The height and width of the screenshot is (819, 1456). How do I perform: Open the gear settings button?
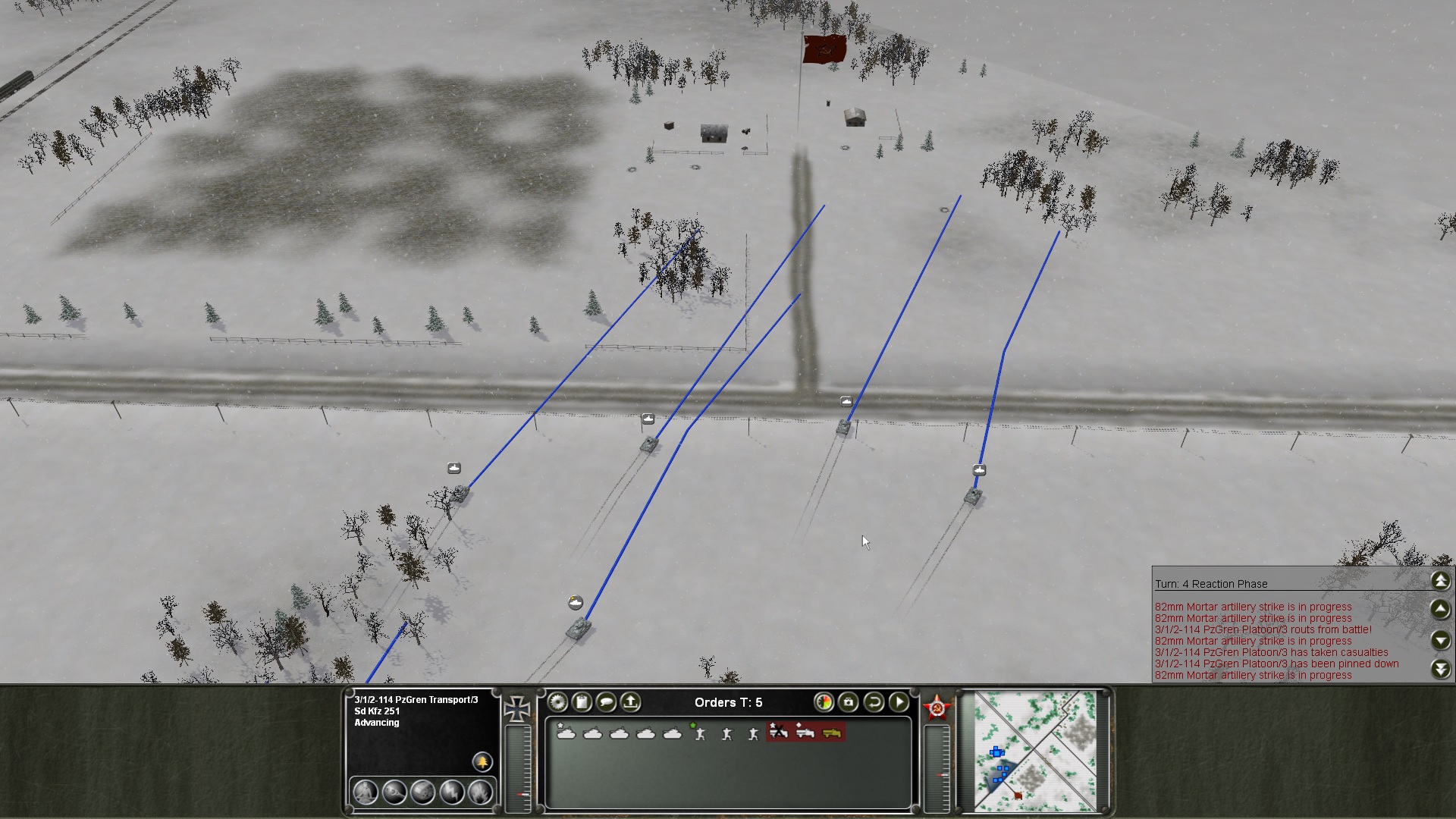(557, 702)
